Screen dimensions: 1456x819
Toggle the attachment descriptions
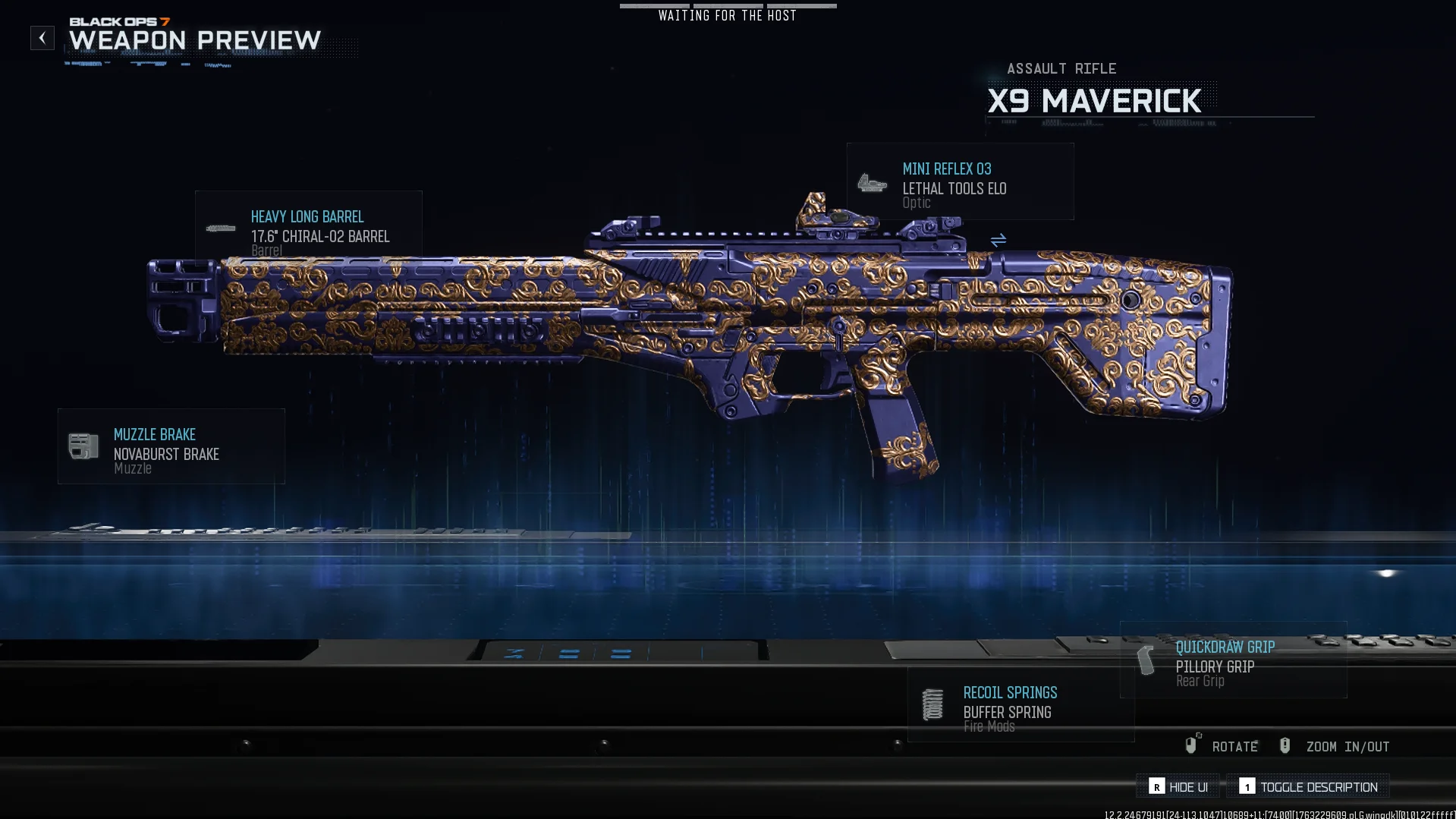(1308, 787)
